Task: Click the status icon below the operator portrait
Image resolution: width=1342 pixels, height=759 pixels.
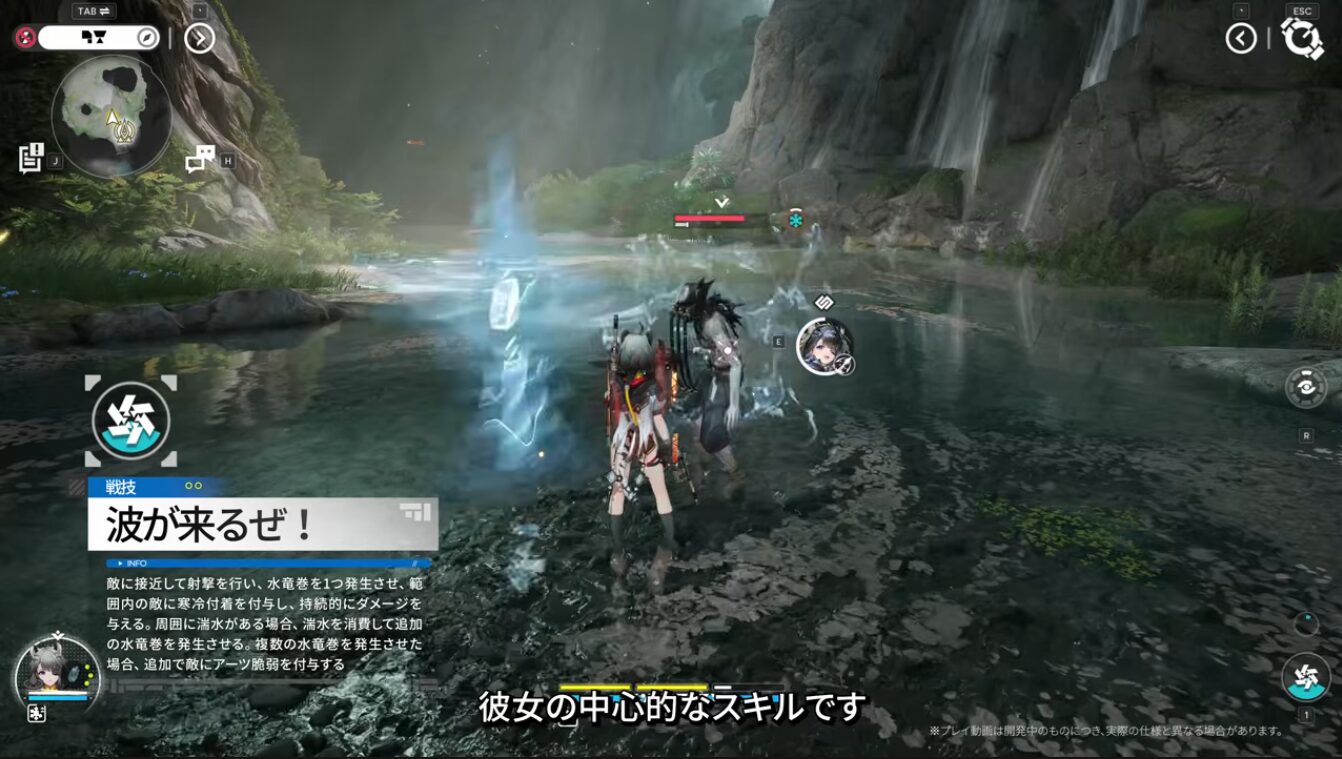Action: point(36,713)
